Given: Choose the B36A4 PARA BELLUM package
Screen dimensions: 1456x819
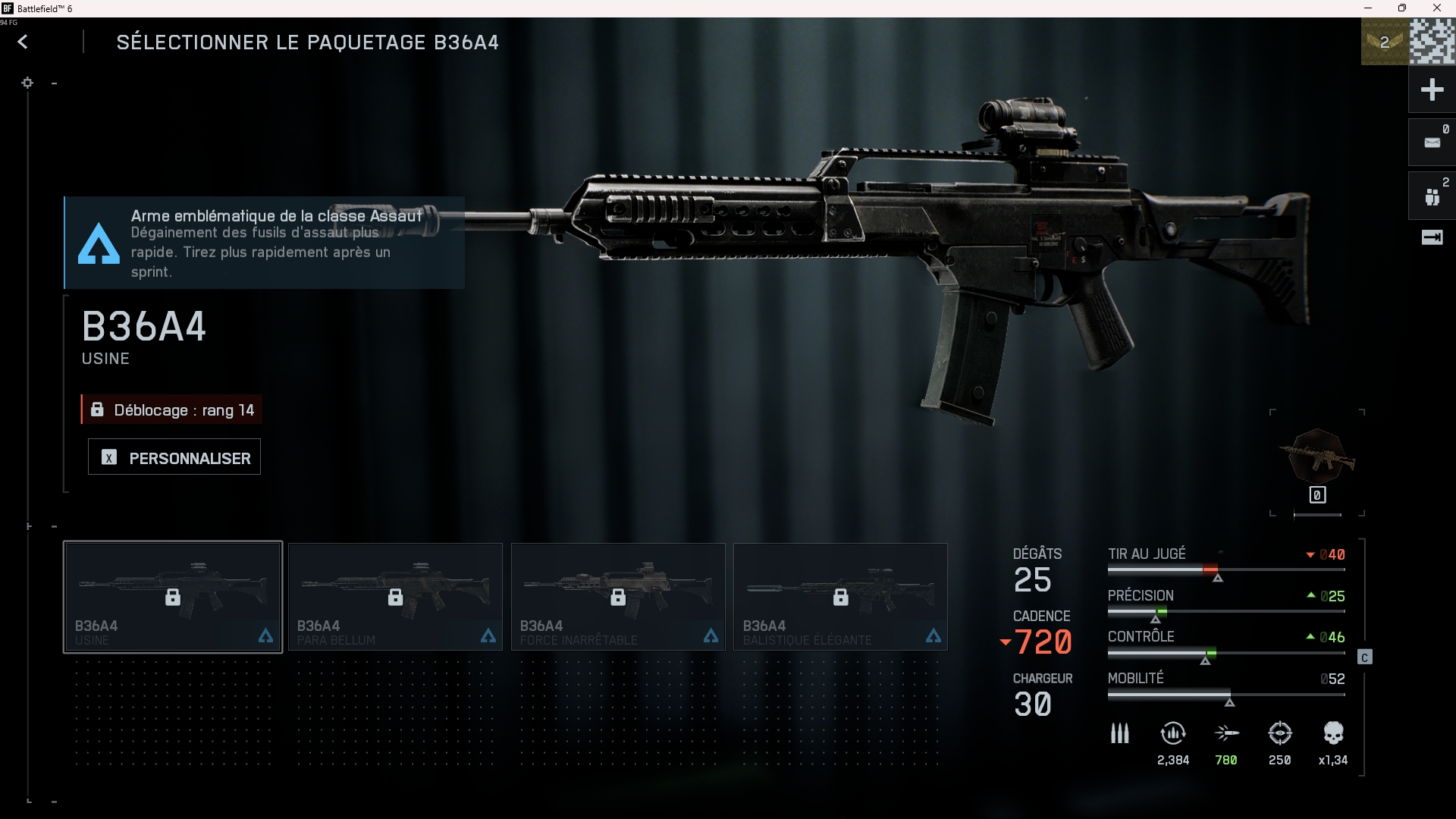Looking at the screenshot, I should (395, 597).
